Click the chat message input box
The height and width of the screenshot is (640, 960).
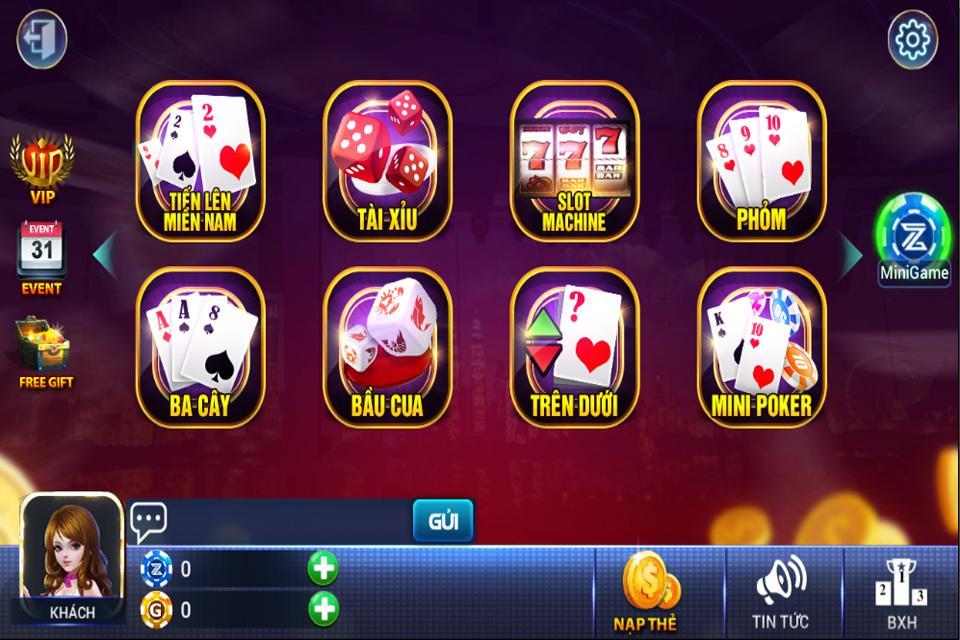[x=290, y=521]
